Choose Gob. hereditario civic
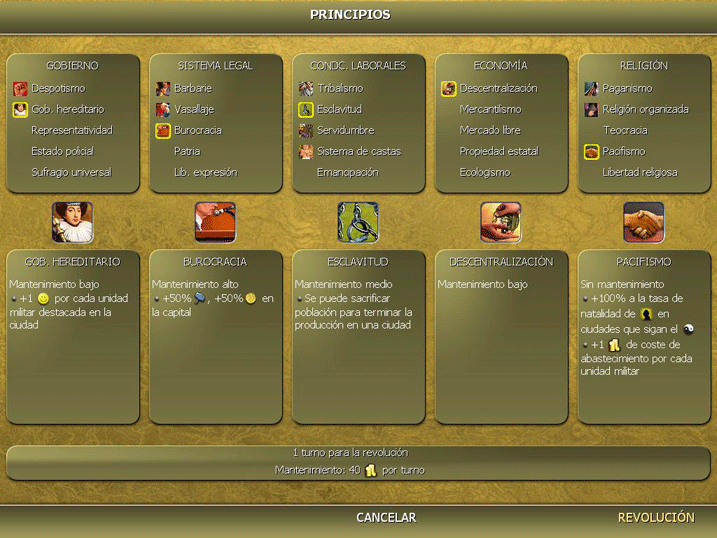Viewport: 717px width, 538px height. coord(67,109)
